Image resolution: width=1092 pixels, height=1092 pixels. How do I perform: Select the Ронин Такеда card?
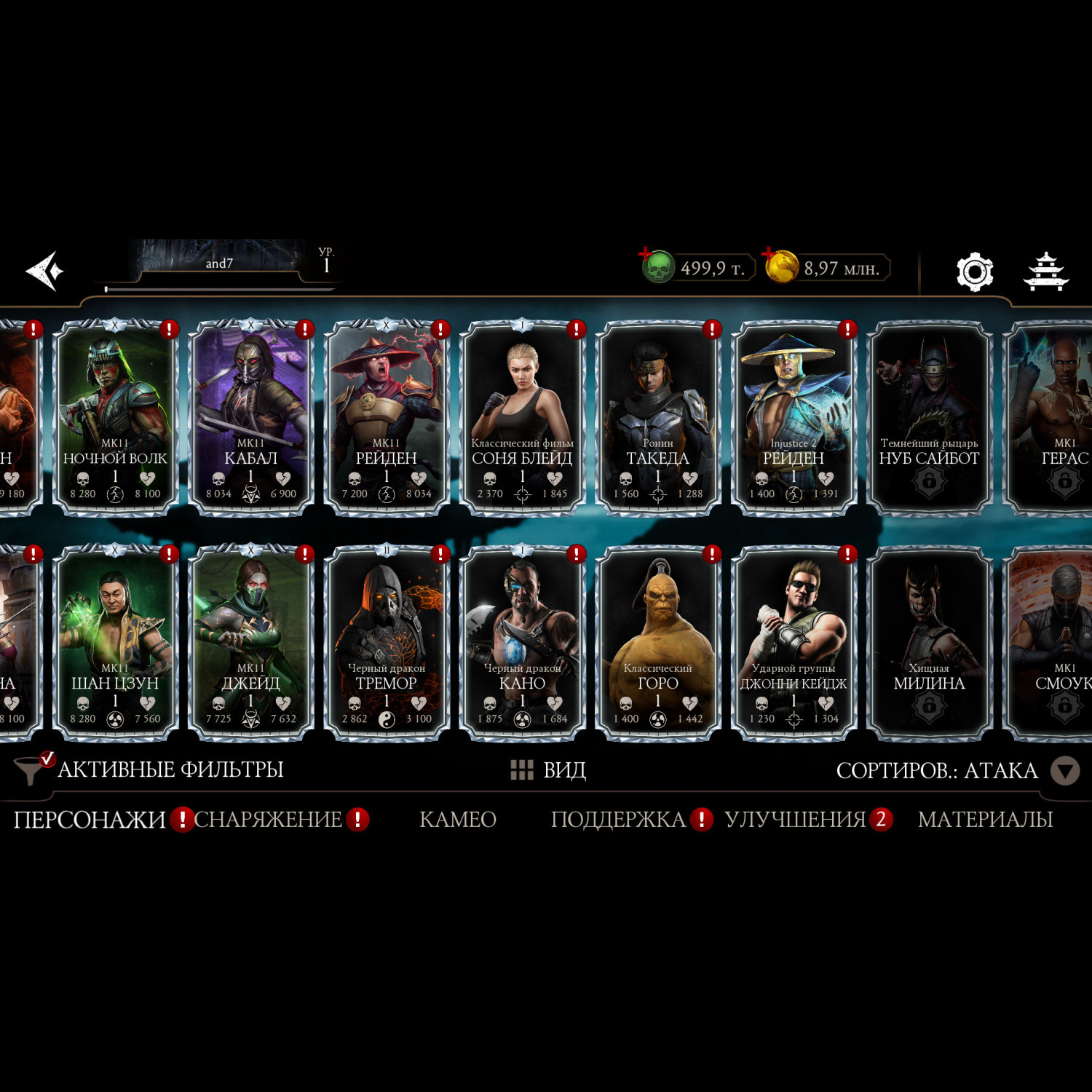click(657, 418)
